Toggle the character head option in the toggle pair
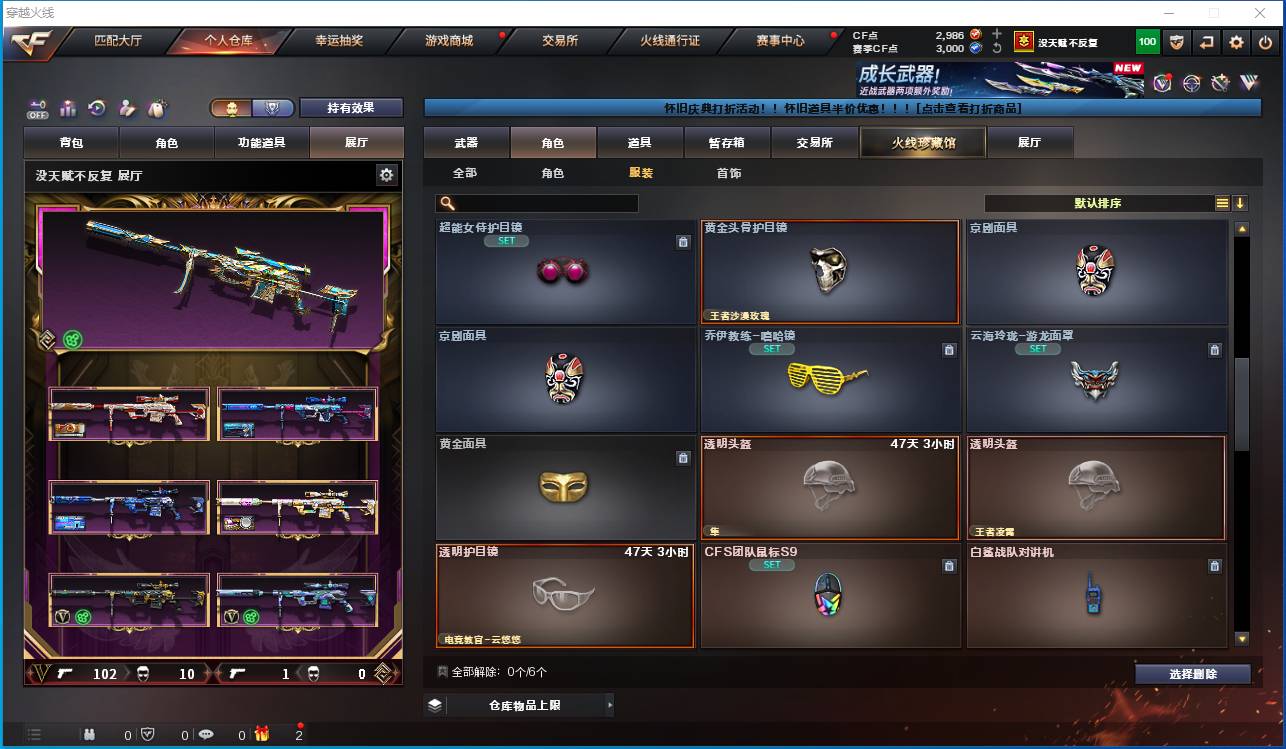This screenshot has width=1286, height=749. 232,107
